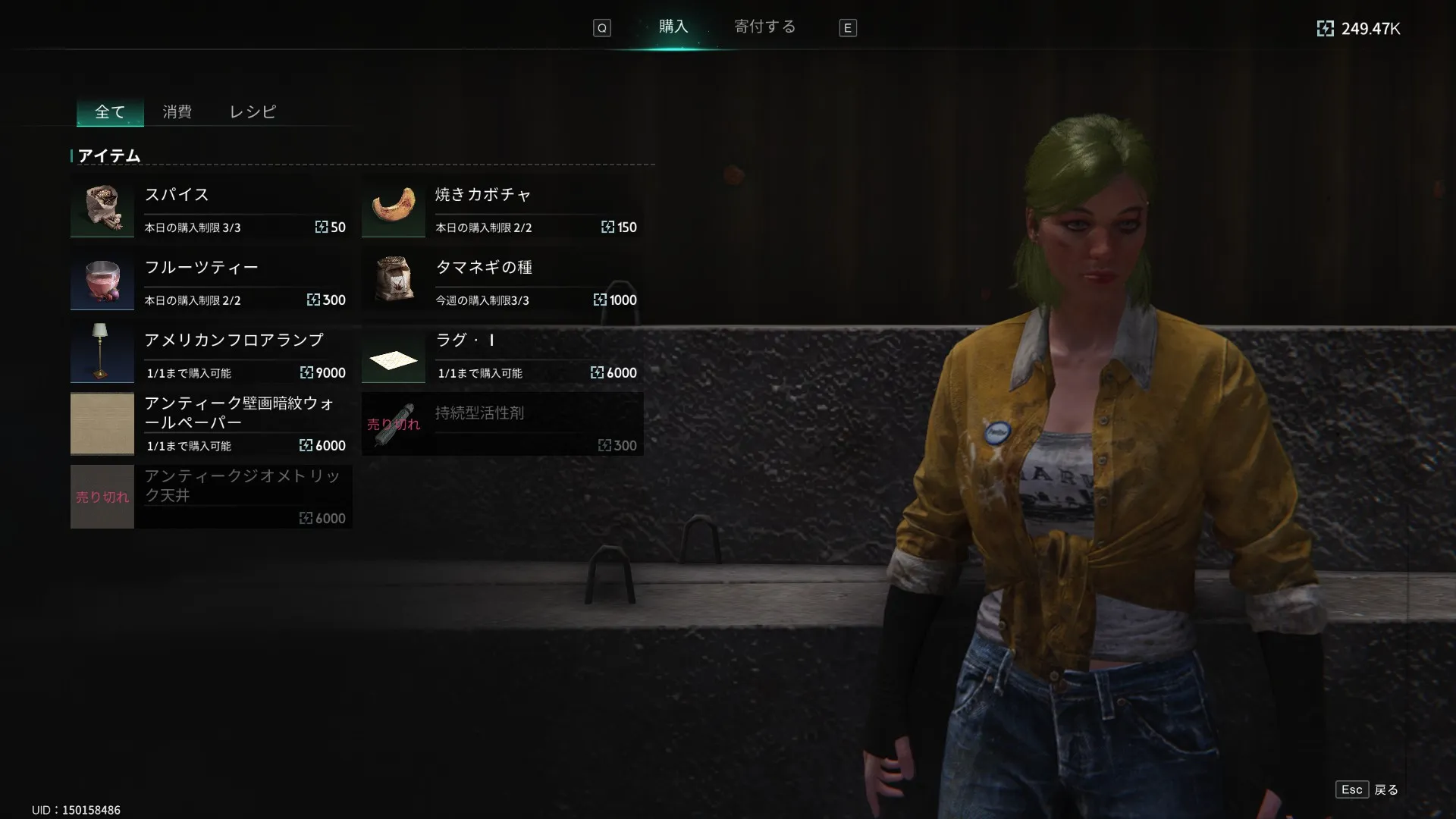The image size is (1456, 819).
Task: Click the sold-out 持続型活性剤 item
Action: [502, 424]
